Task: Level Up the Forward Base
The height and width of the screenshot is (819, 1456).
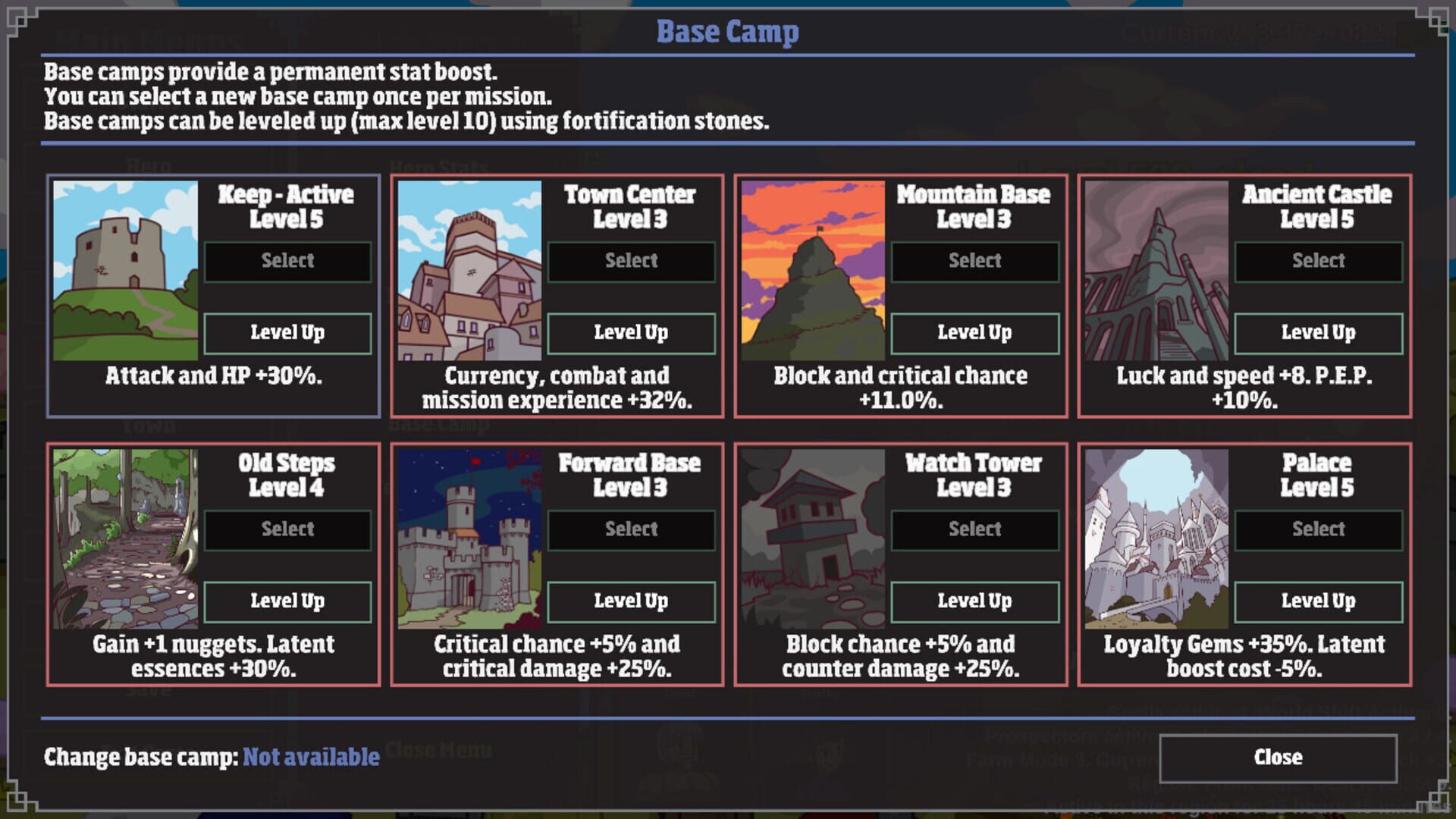Action: click(x=631, y=601)
